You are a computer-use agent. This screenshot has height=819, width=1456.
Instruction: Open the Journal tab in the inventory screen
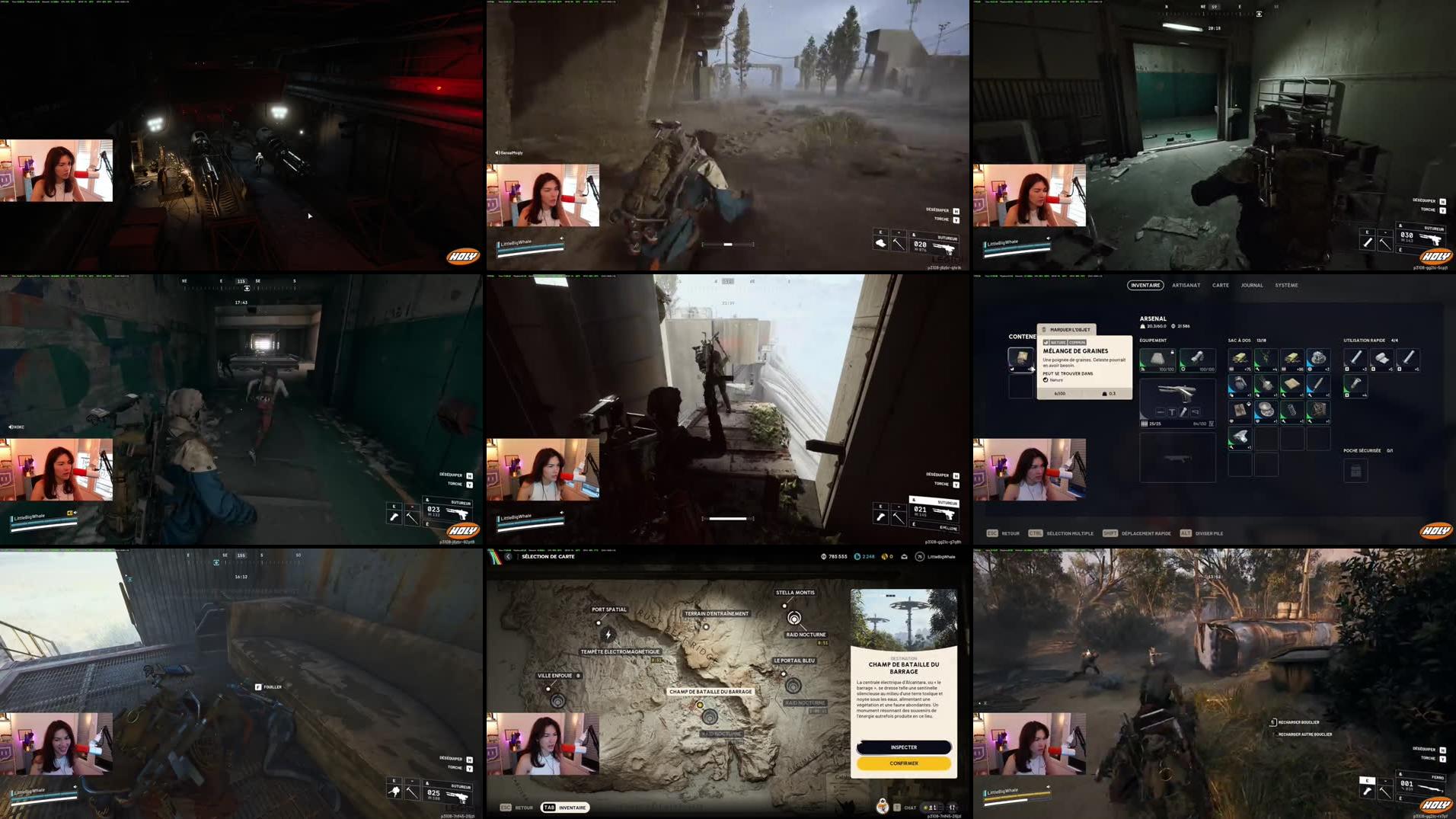click(x=1251, y=286)
